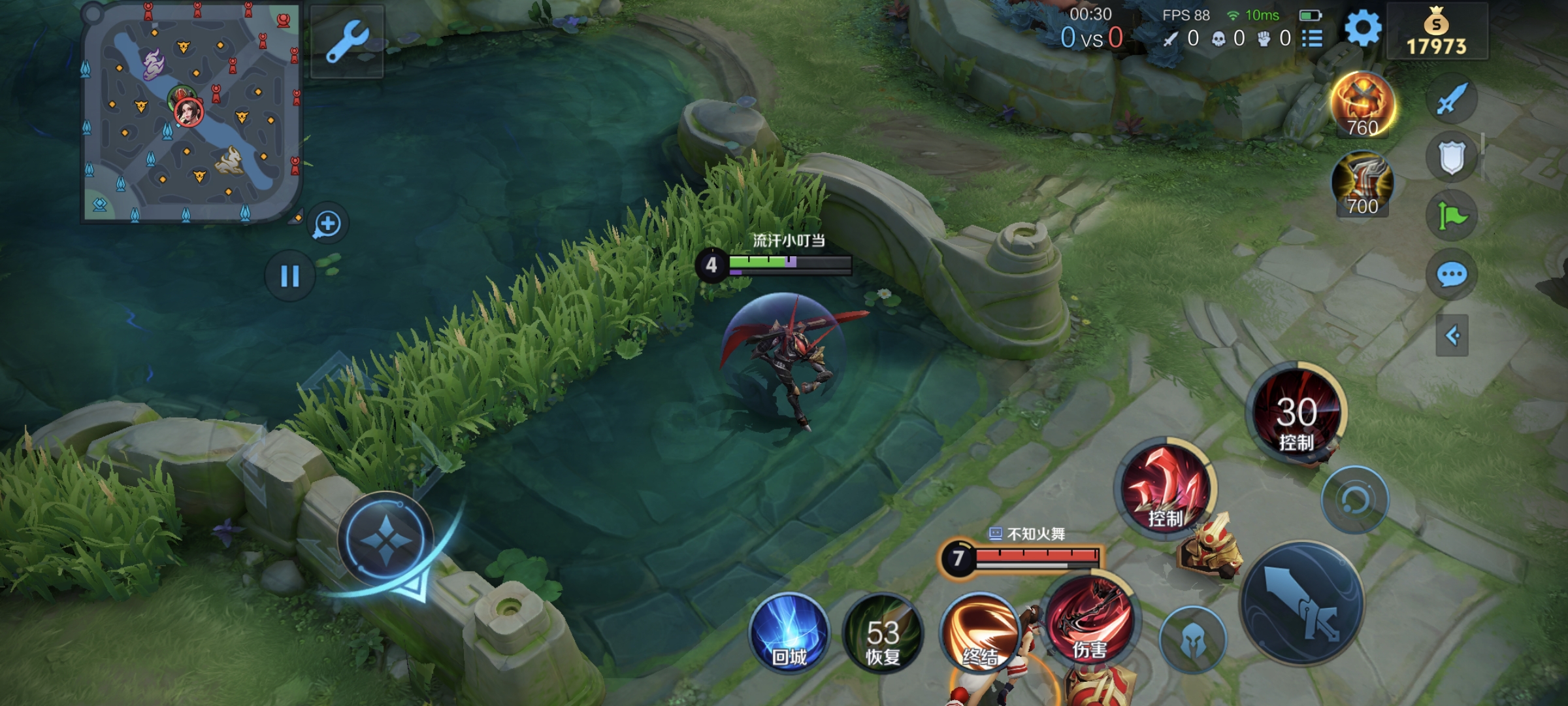
Task: Send the sword attack signal
Action: [x=1452, y=99]
